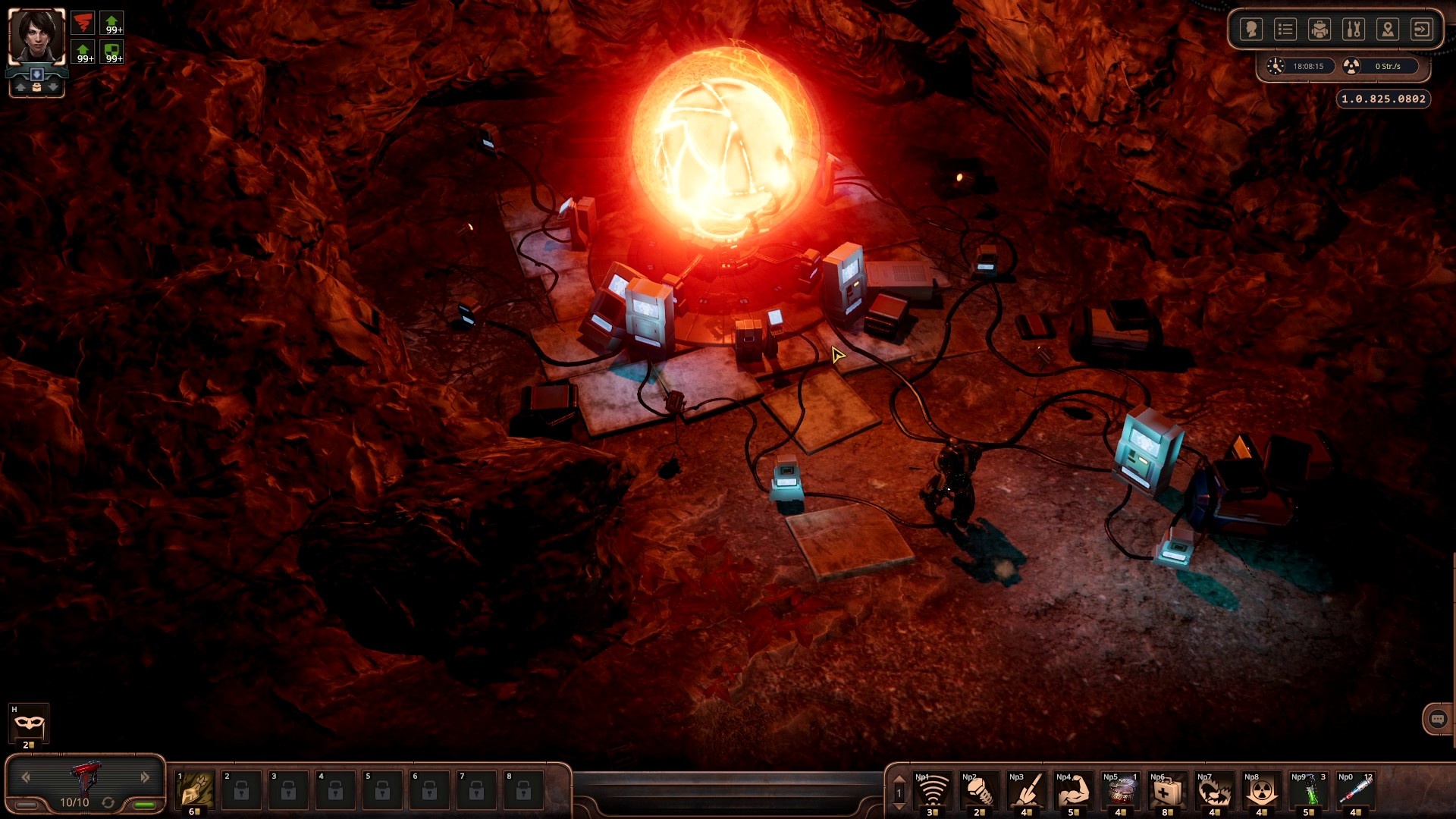Click the previous weapon arrow
This screenshot has width=1456, height=819.
pos(25,777)
